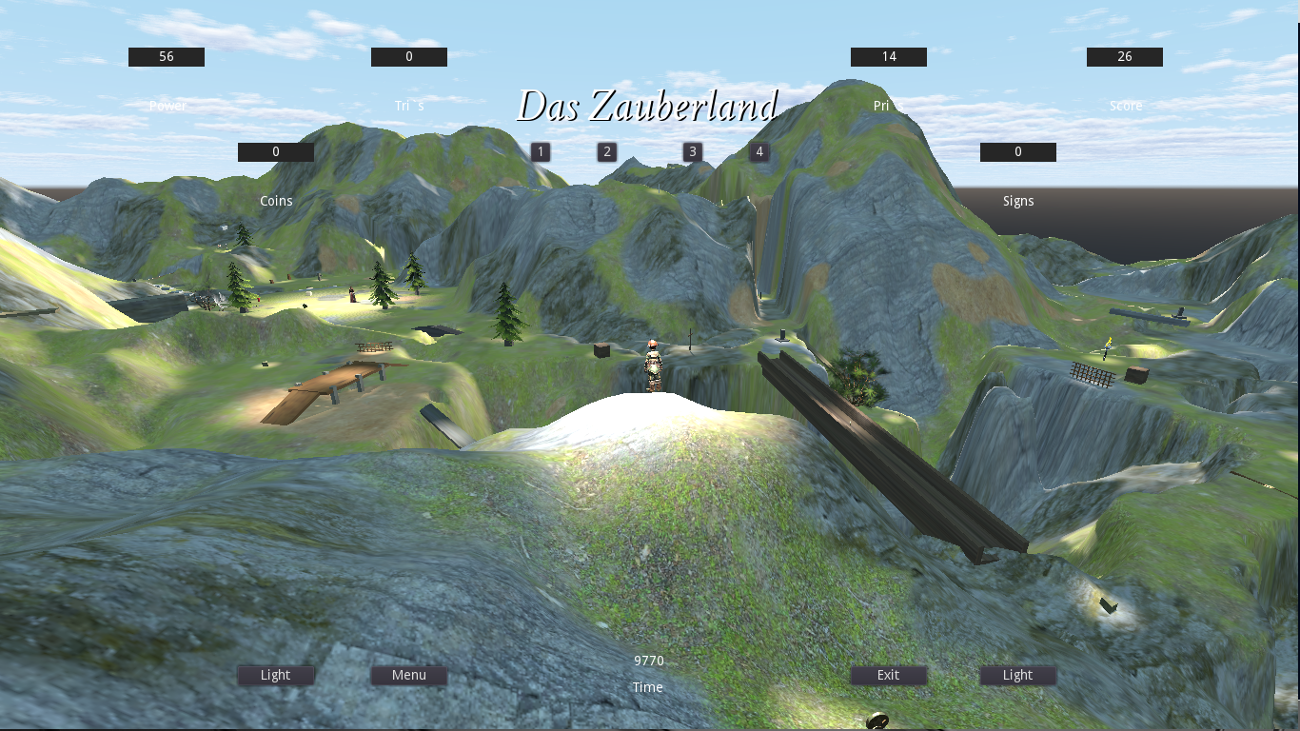Click the Power counter showing 56

(165, 57)
